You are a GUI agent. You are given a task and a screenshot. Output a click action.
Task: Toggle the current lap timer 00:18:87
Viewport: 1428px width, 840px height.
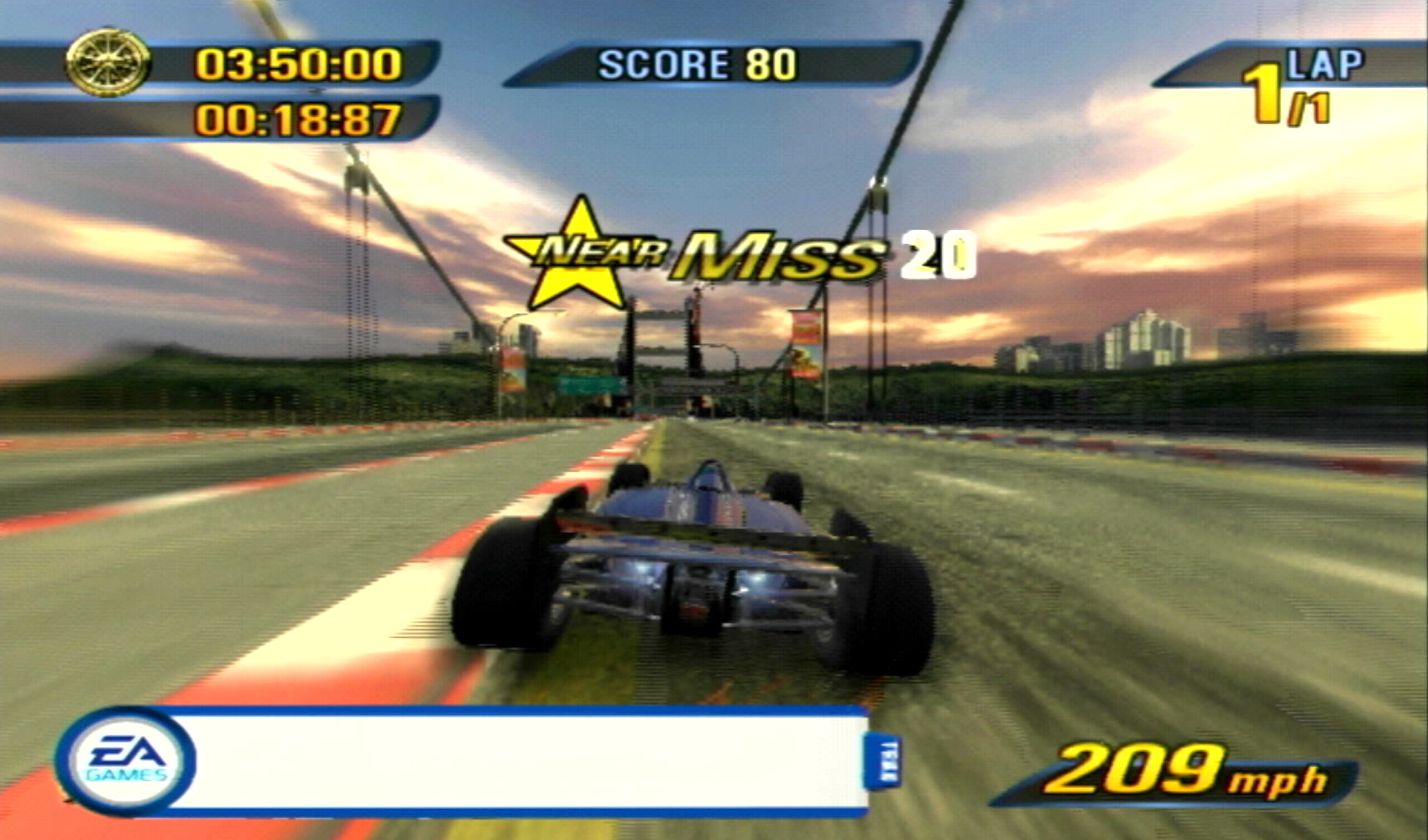[298, 117]
